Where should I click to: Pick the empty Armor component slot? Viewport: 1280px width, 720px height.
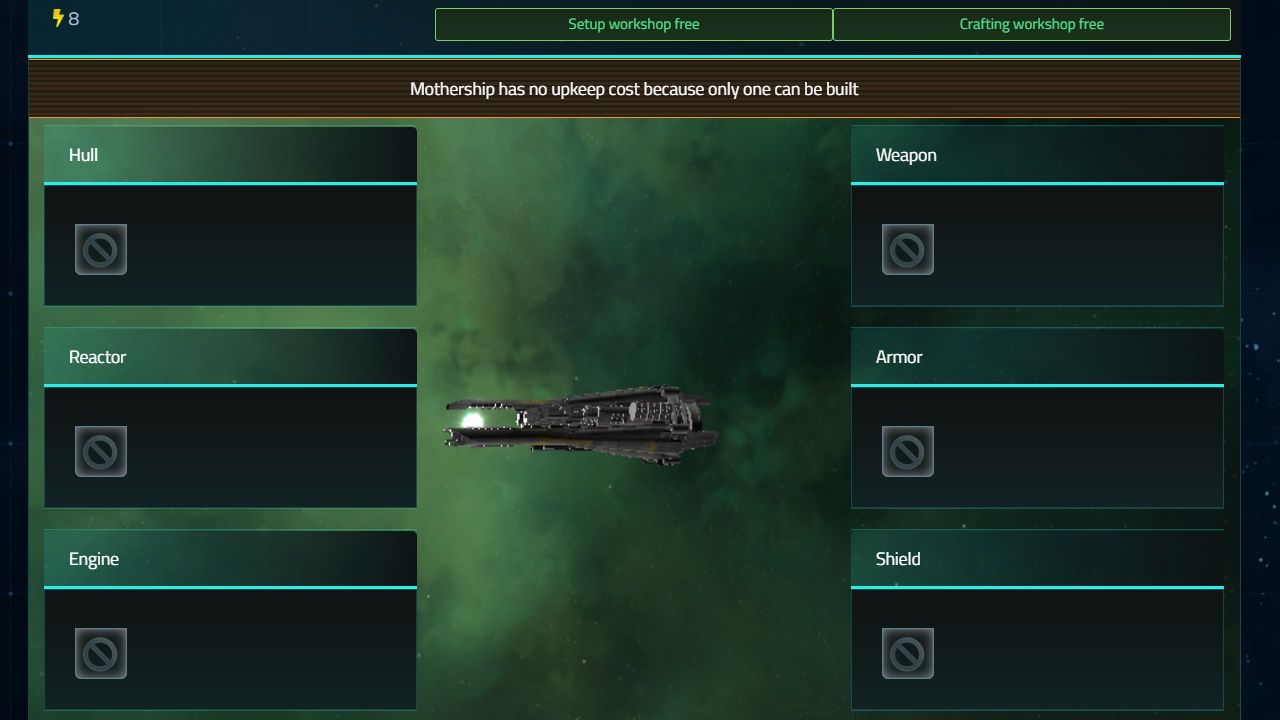tap(908, 451)
